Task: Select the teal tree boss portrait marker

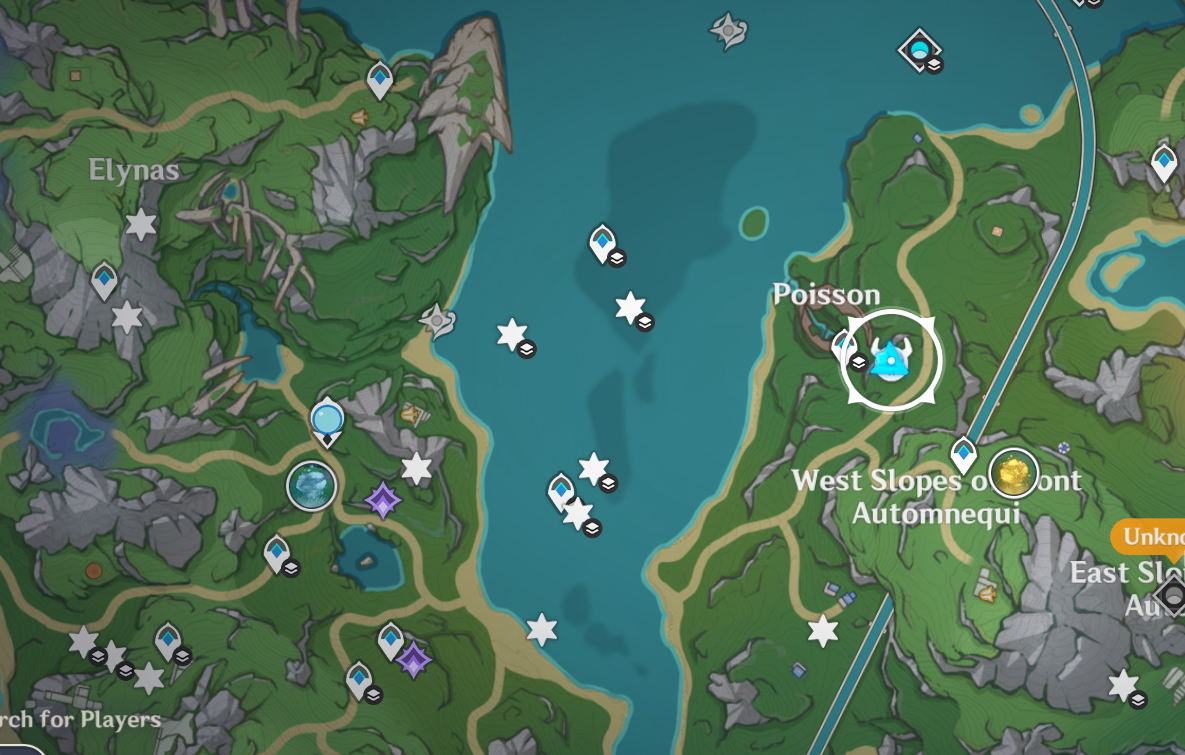Action: pos(311,486)
